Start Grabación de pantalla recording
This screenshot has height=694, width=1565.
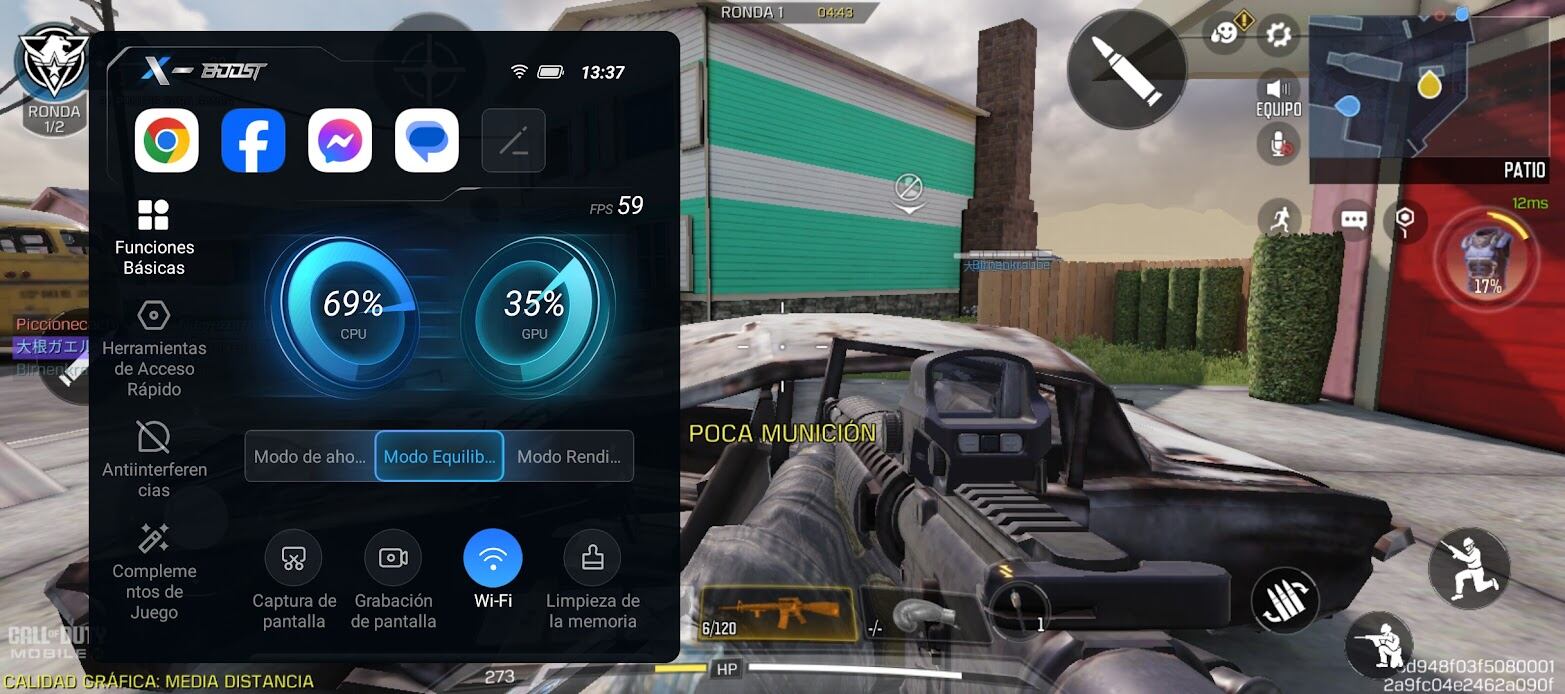(x=393, y=580)
